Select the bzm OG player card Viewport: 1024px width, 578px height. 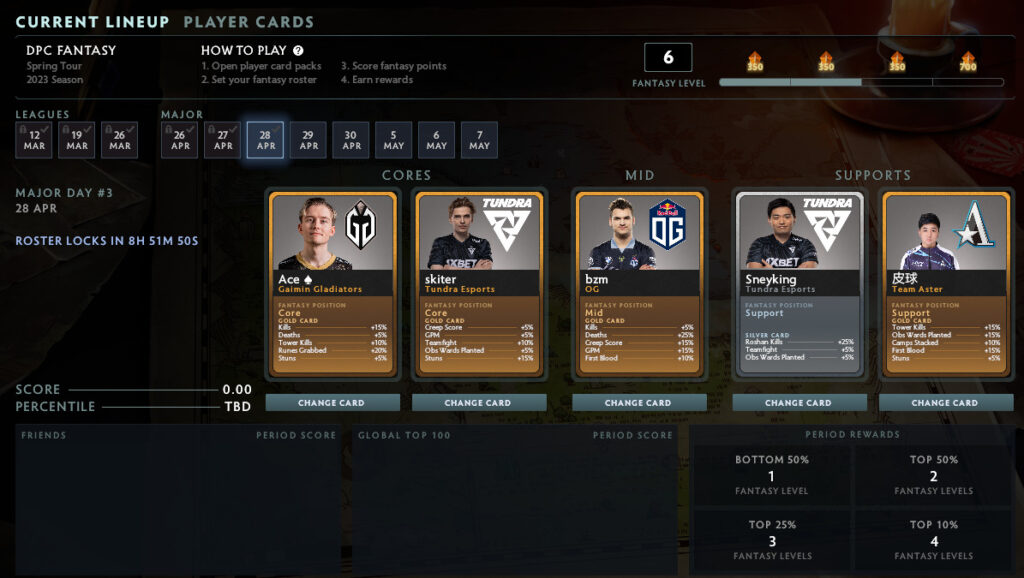(x=638, y=284)
